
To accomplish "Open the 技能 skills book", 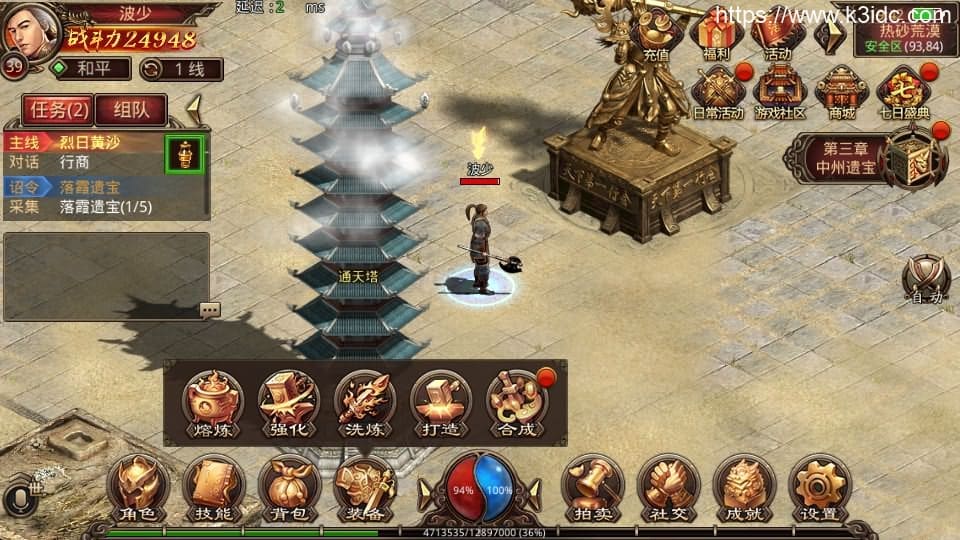I will (213, 486).
